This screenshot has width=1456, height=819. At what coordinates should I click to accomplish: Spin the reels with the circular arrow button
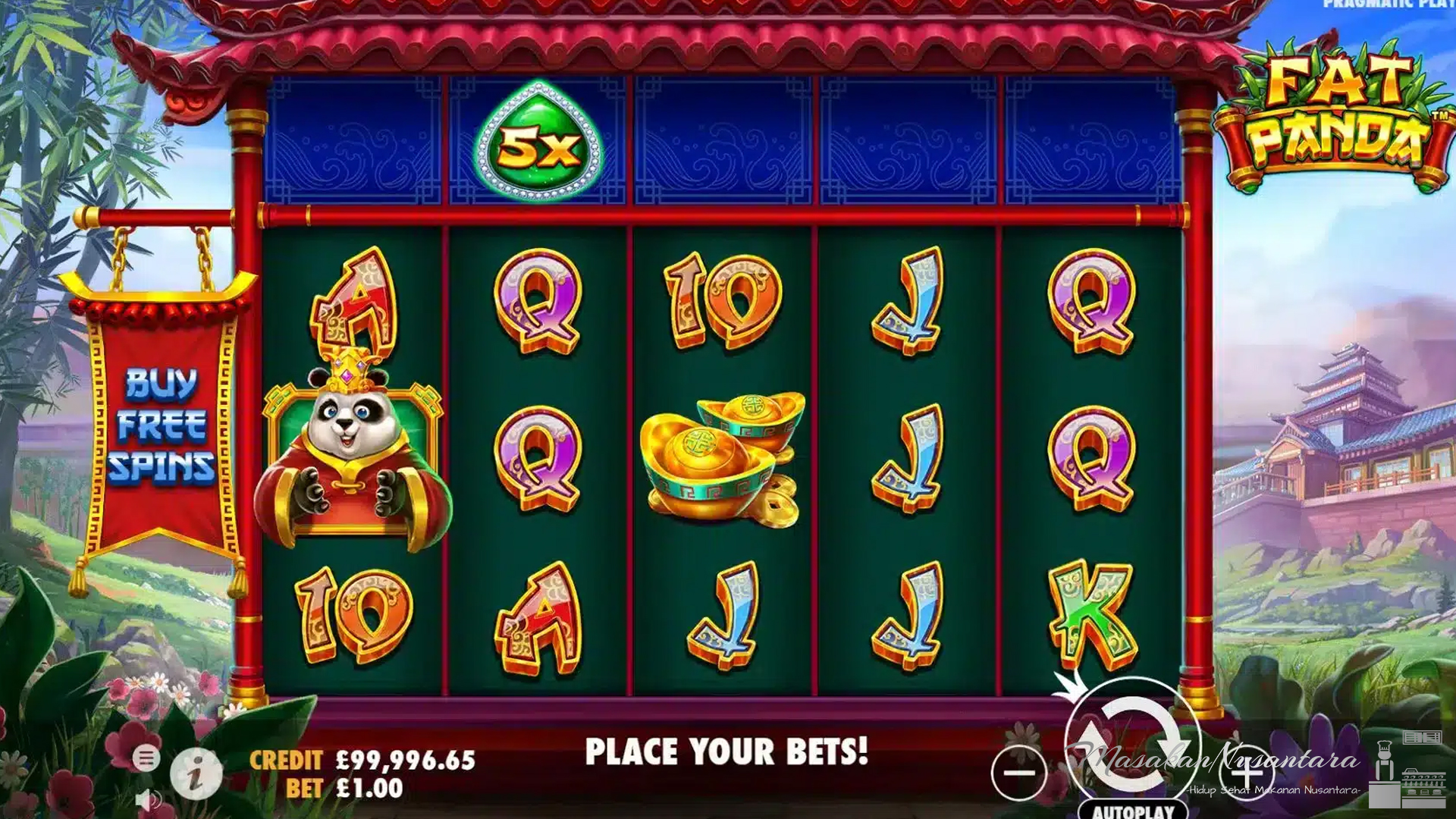[1132, 741]
